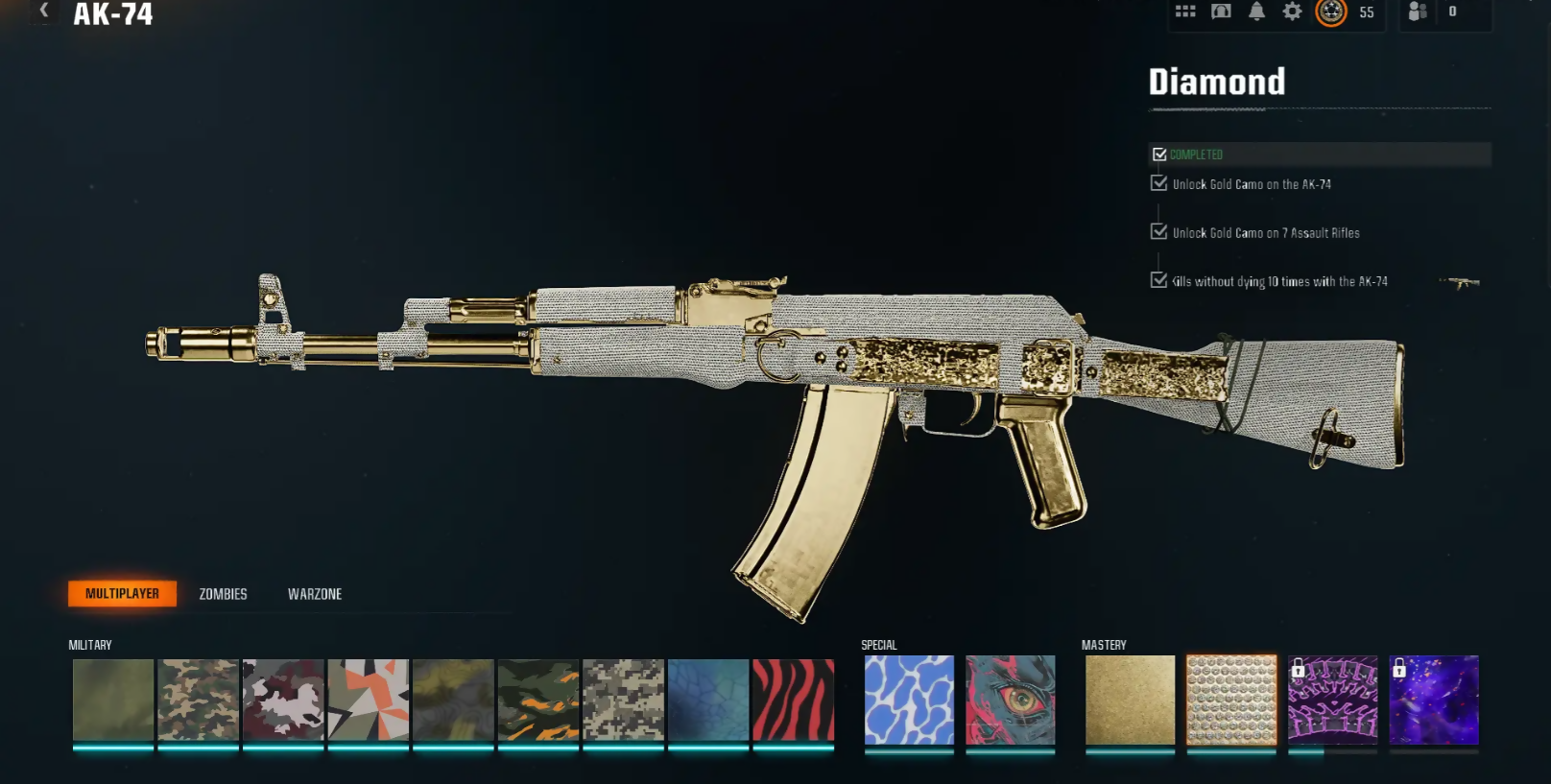Open the friends social panel icon
Viewport: 1551px width, 784px height.
pos(1418,12)
